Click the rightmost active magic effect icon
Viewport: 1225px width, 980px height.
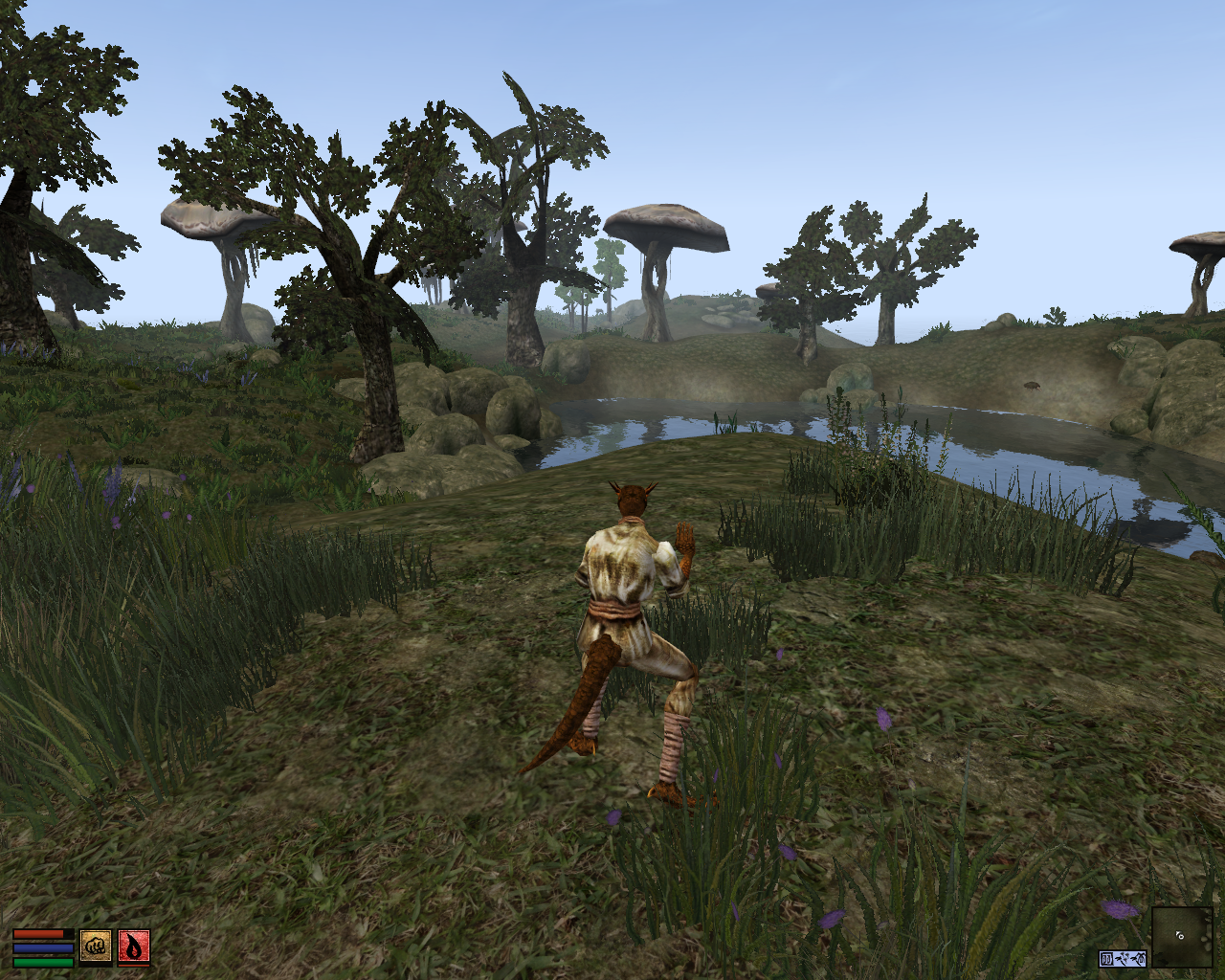click(x=1139, y=958)
